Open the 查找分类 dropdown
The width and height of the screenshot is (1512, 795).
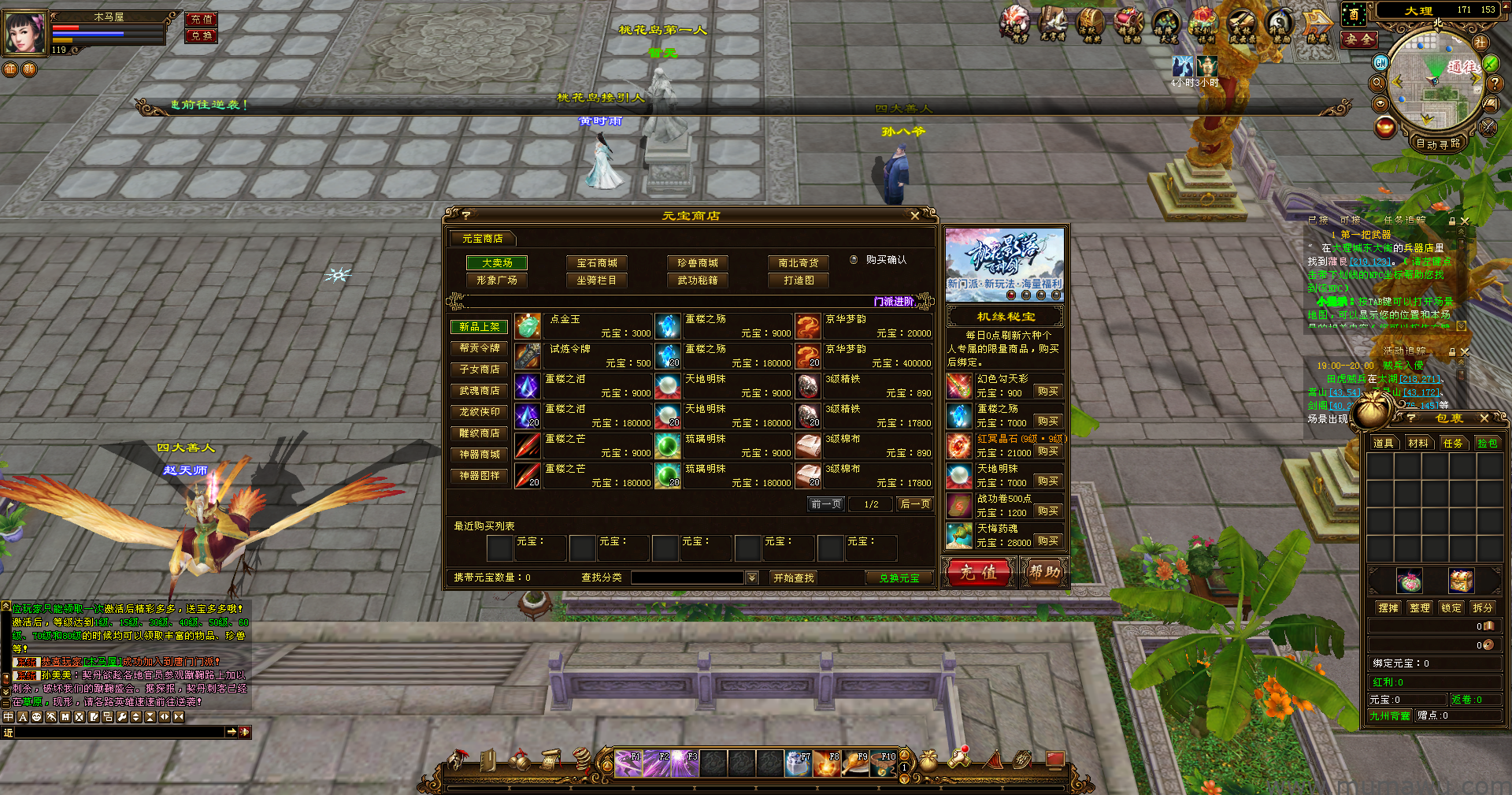[752, 578]
